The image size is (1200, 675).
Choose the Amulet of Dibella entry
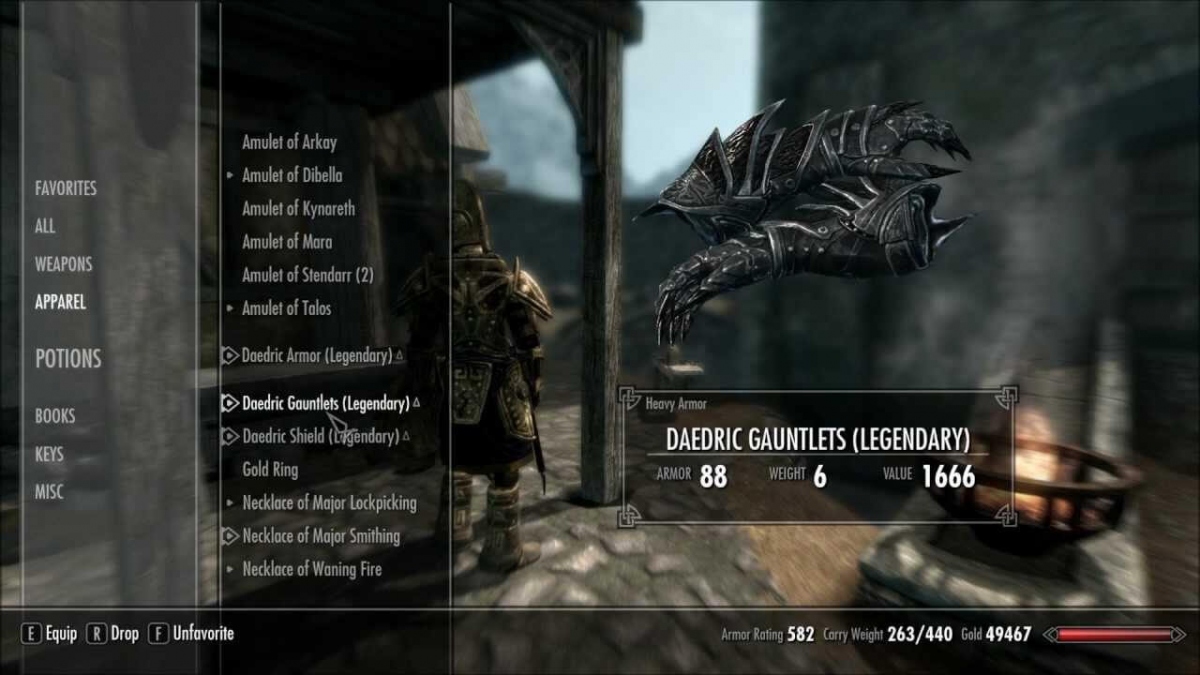click(x=292, y=175)
